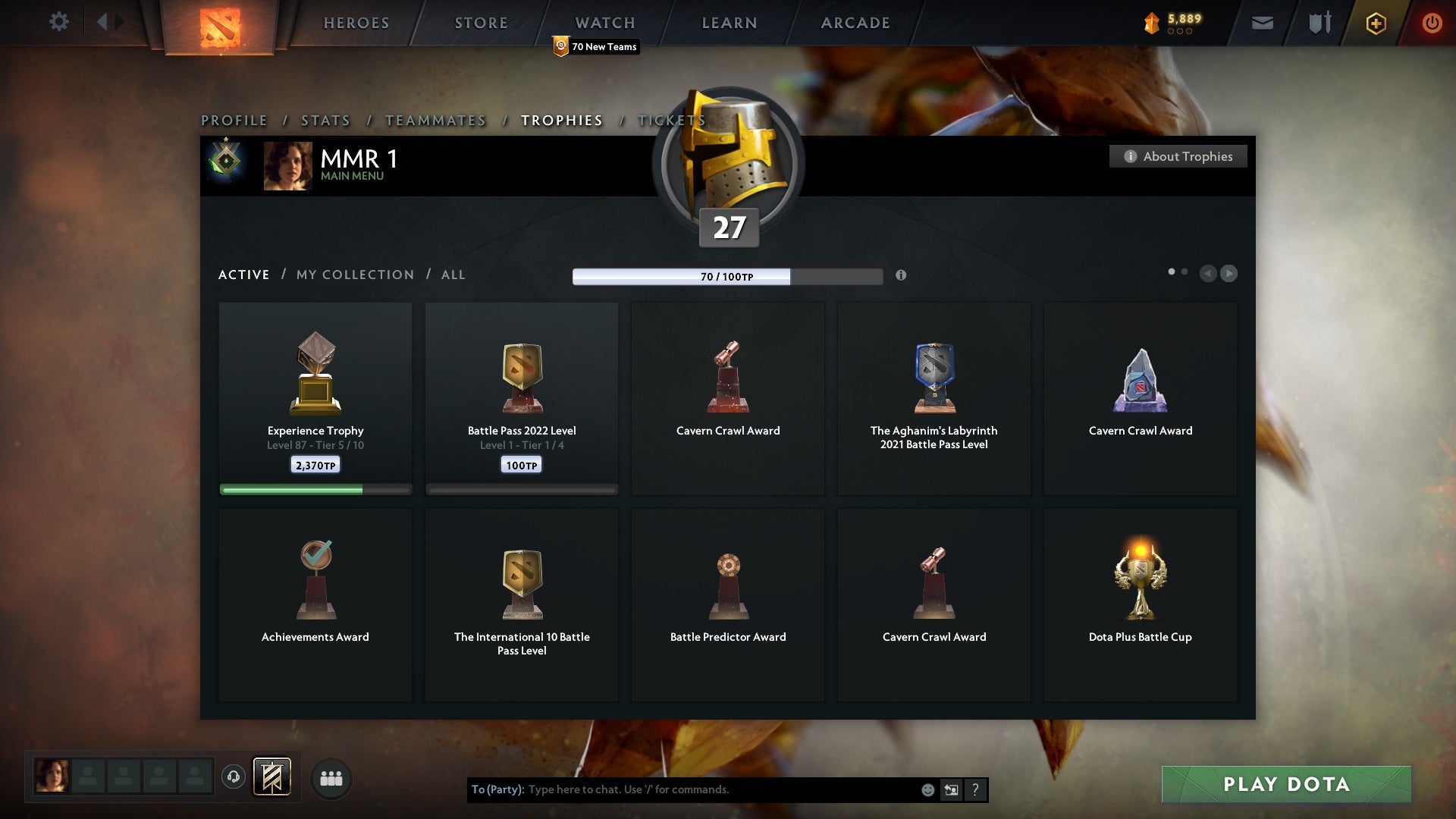
Task: Select the Experience Trophy card
Action: 315,394
